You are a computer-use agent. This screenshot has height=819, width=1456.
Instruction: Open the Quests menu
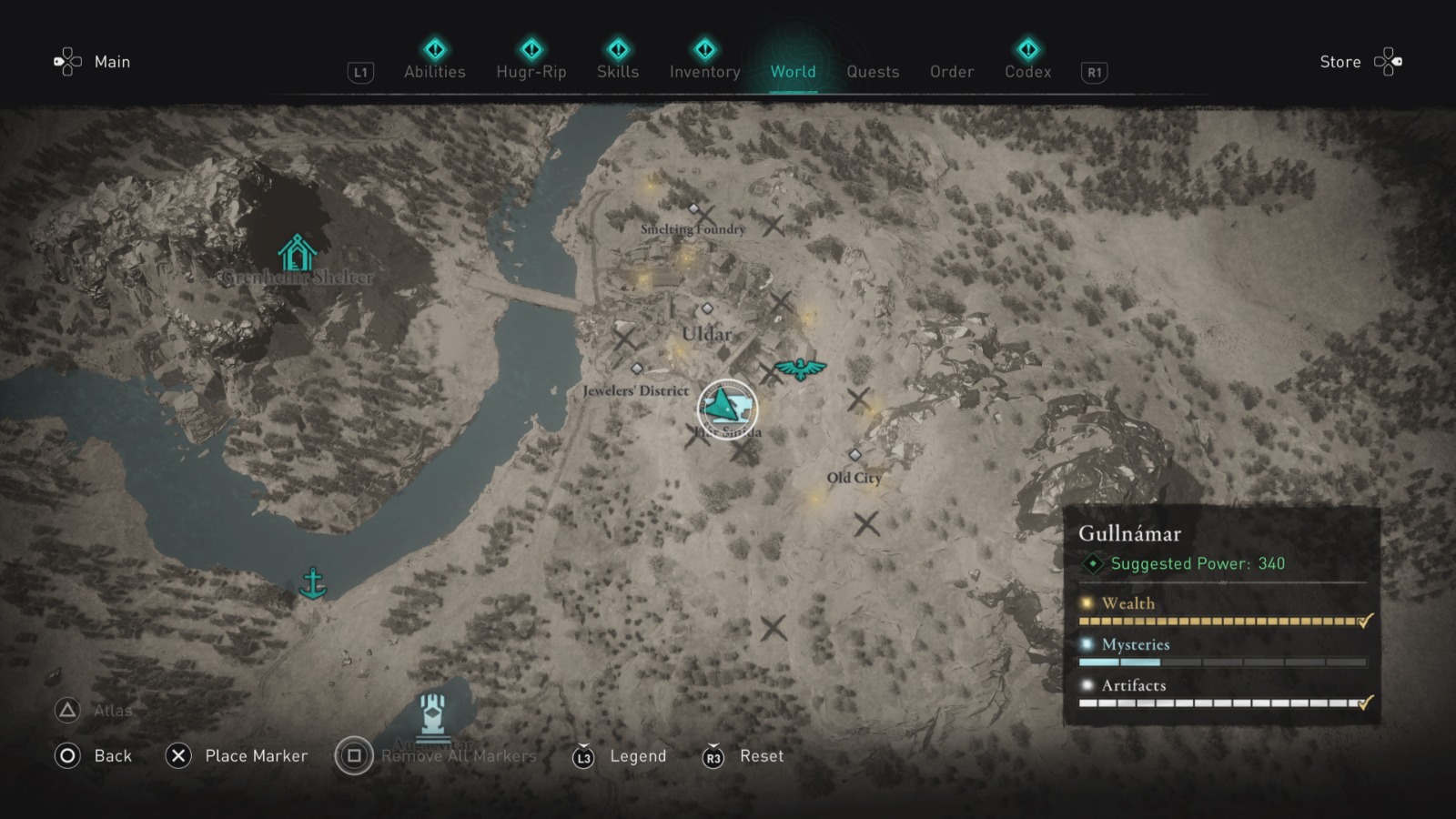pyautogui.click(x=873, y=72)
